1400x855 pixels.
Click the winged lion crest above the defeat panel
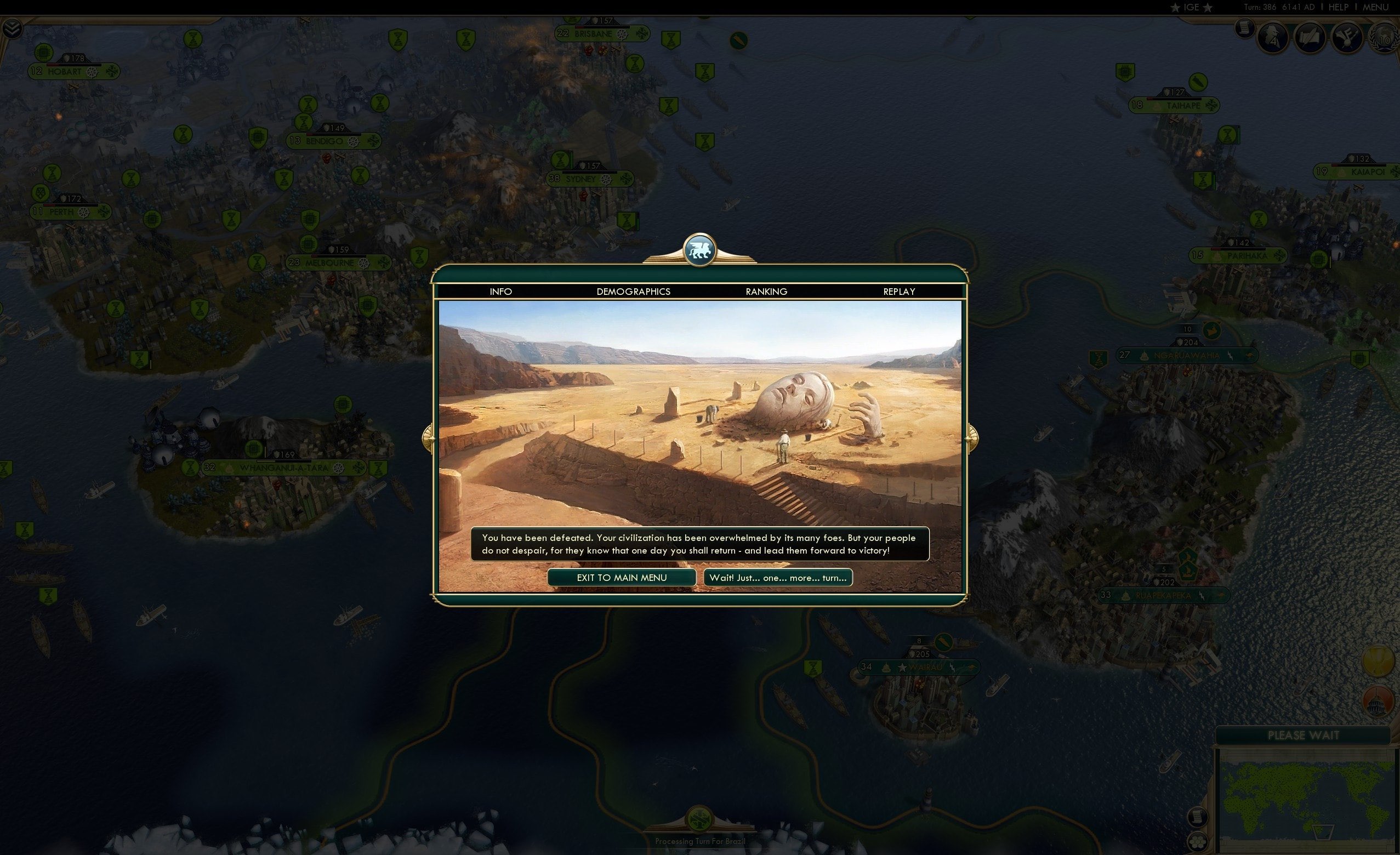701,251
